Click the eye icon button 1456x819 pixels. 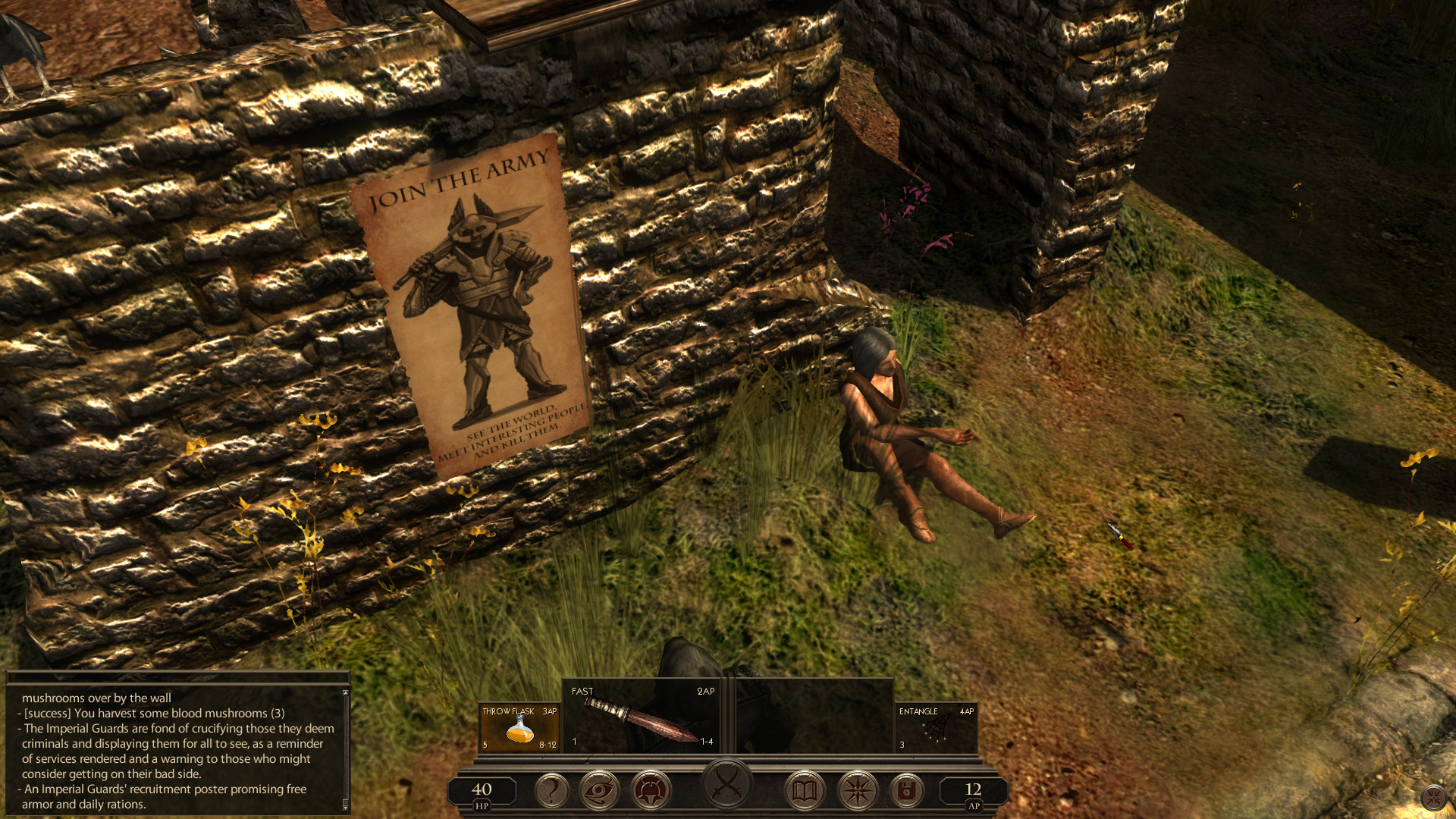600,791
